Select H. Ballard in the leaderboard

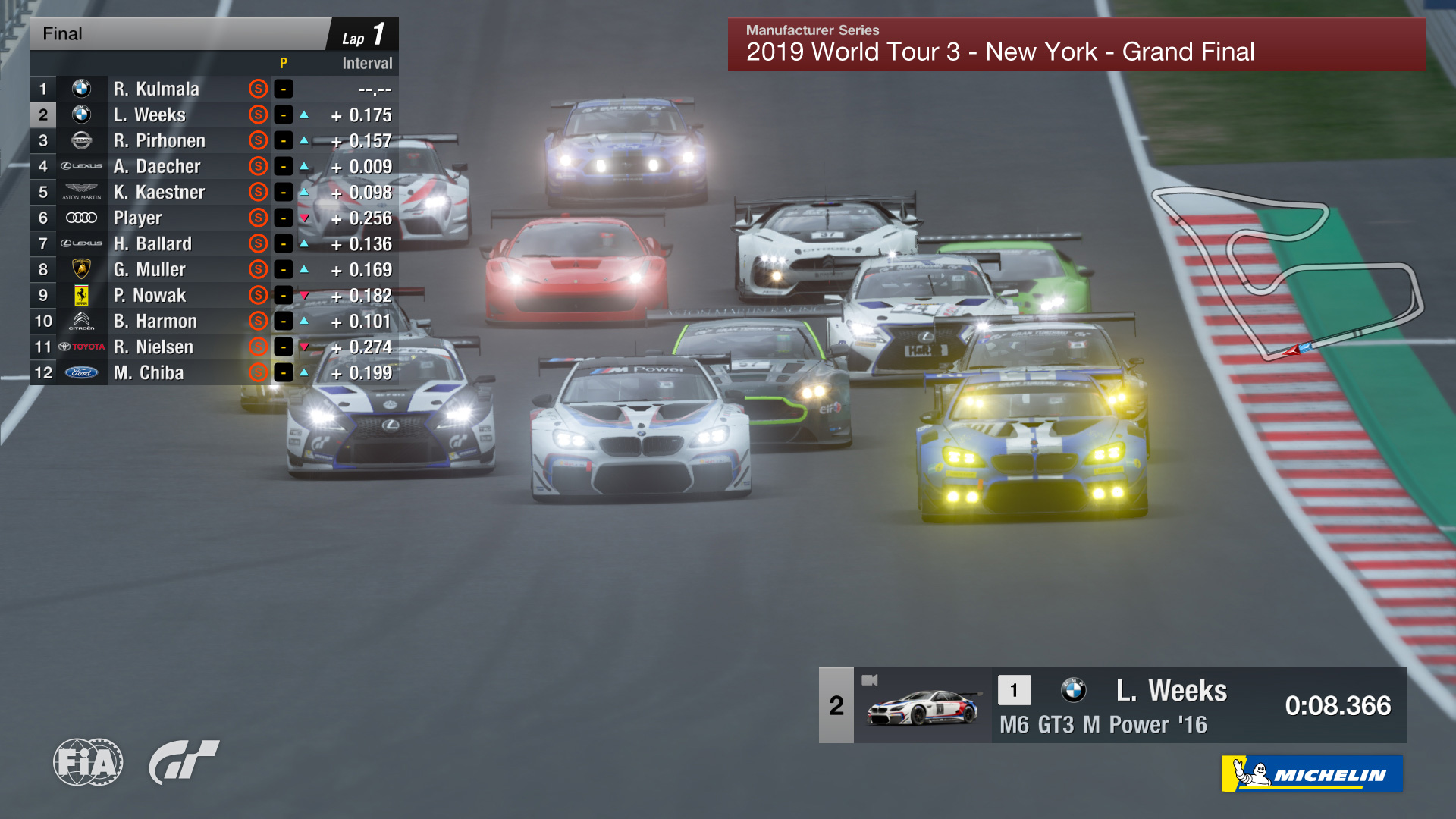tap(152, 243)
